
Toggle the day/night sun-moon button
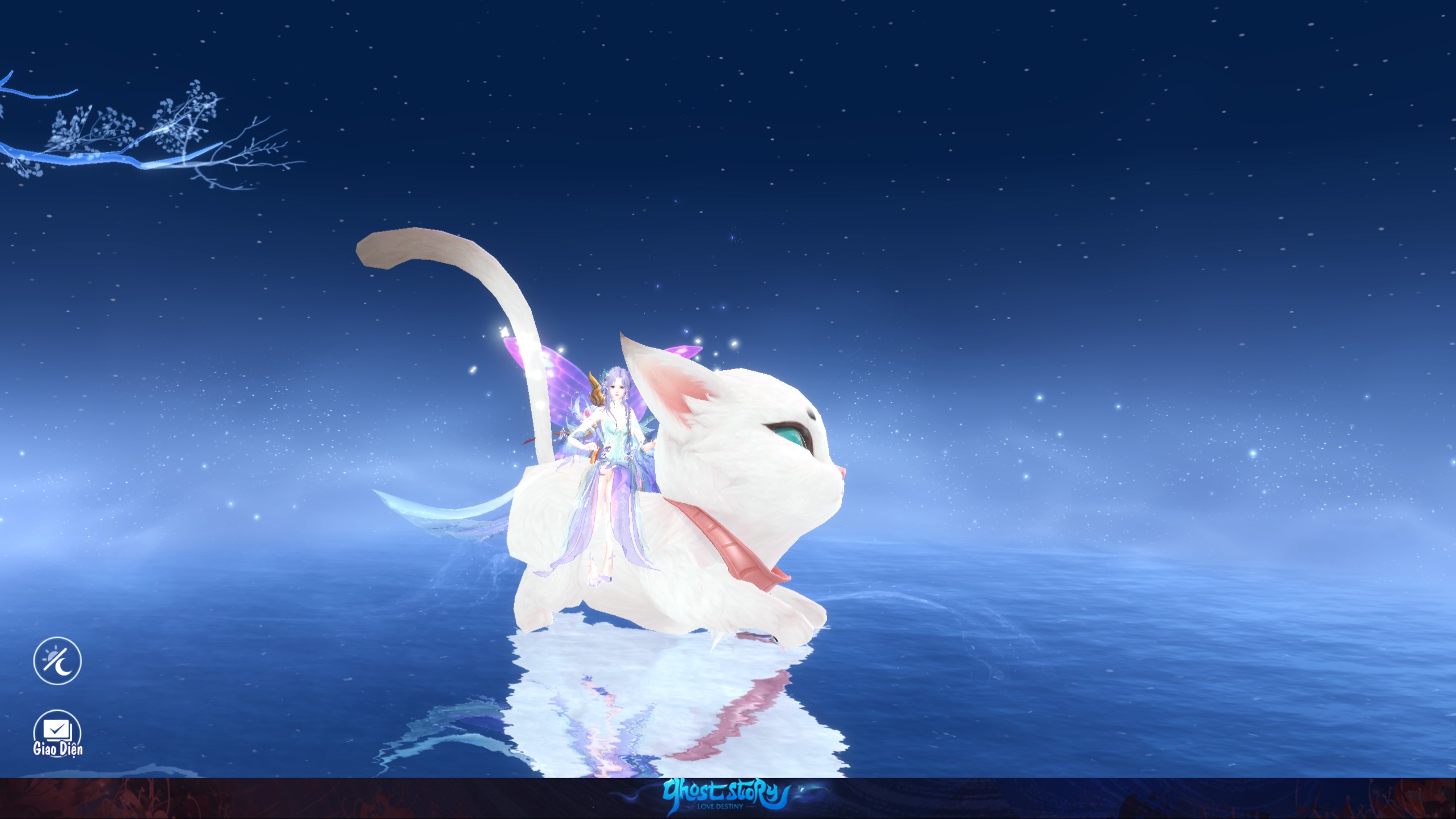[57, 660]
